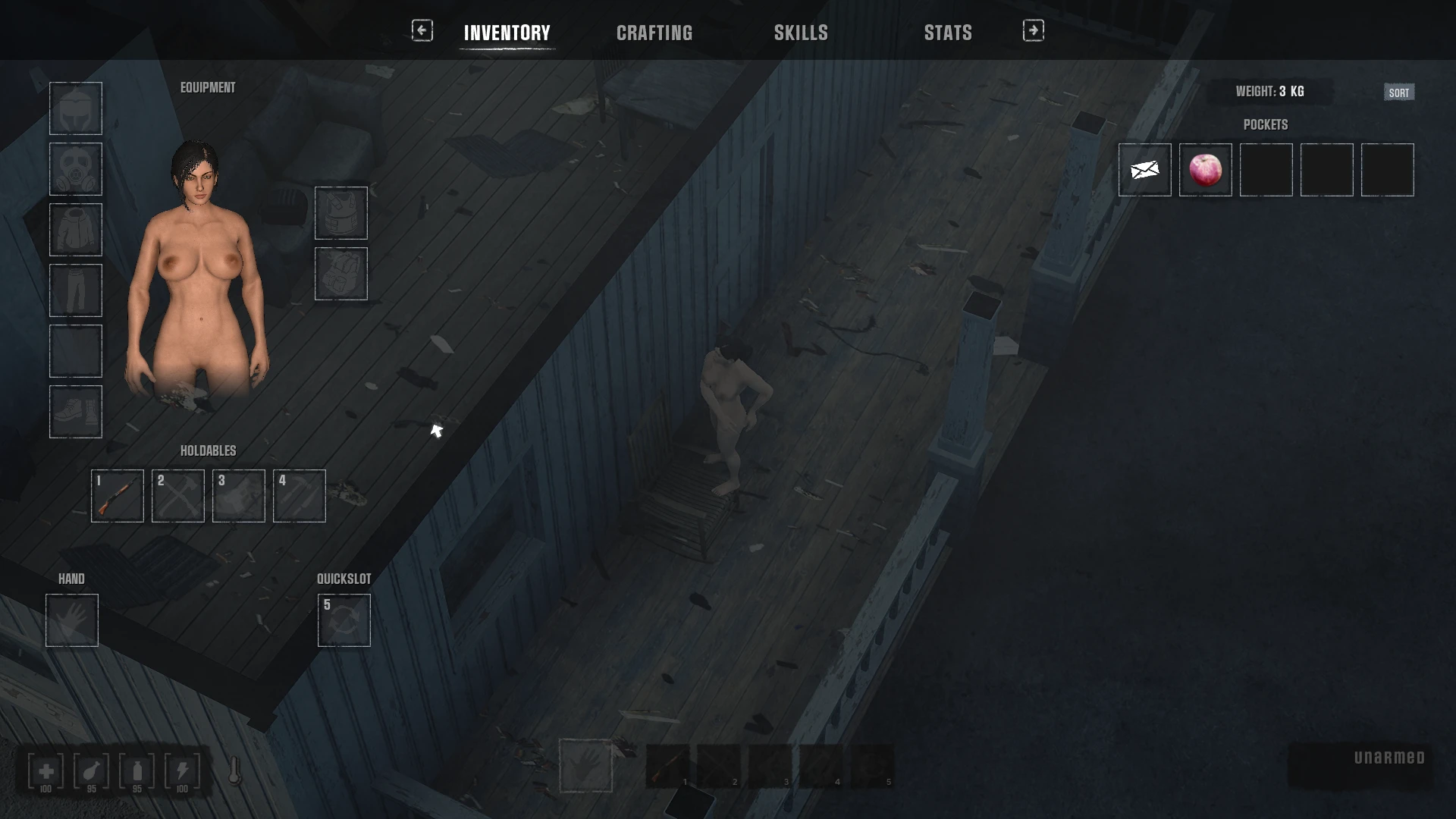Click the right arrow tab navigation button

click(x=1034, y=30)
